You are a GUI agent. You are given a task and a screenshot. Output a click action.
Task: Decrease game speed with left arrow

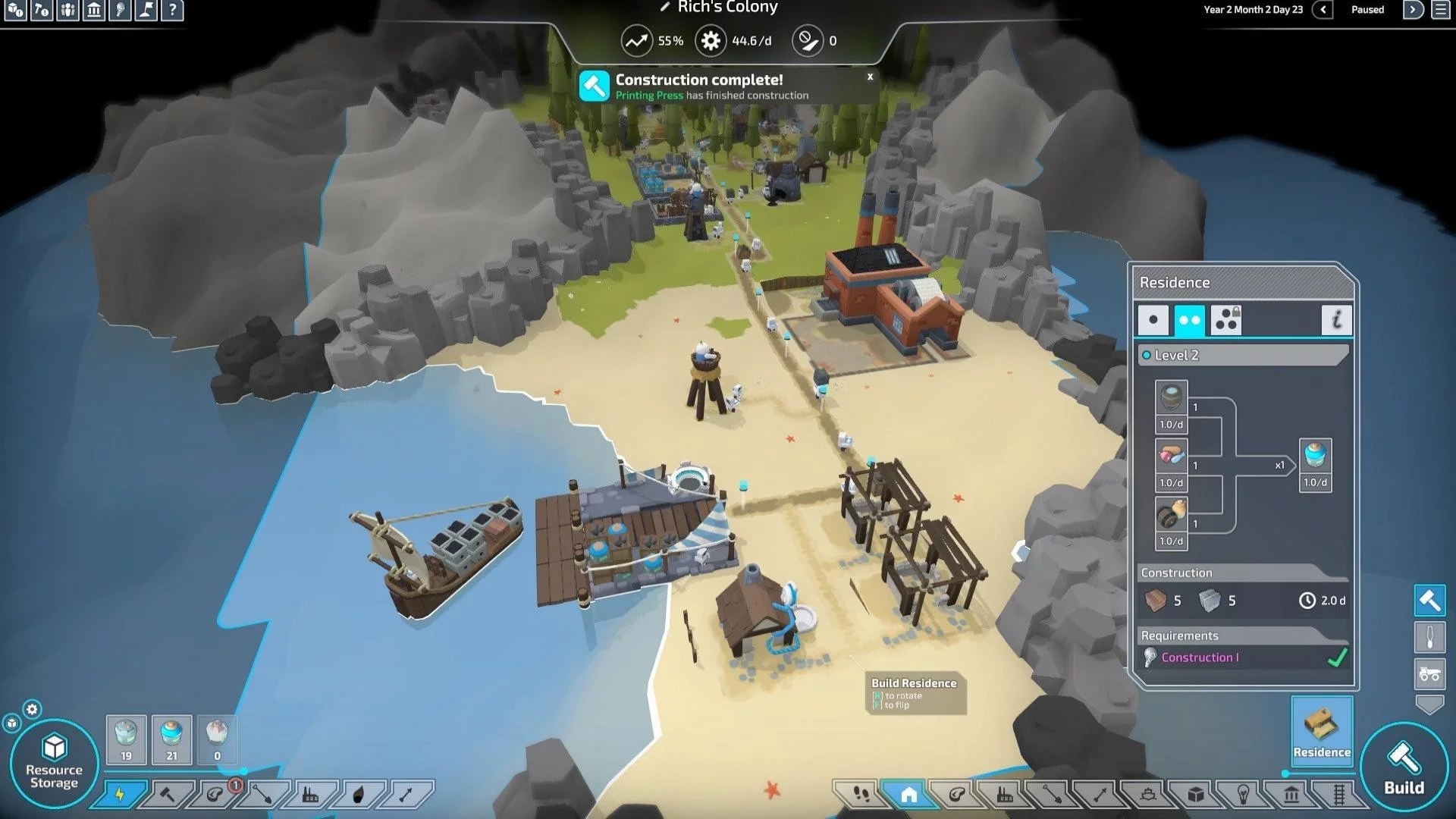coord(1323,10)
